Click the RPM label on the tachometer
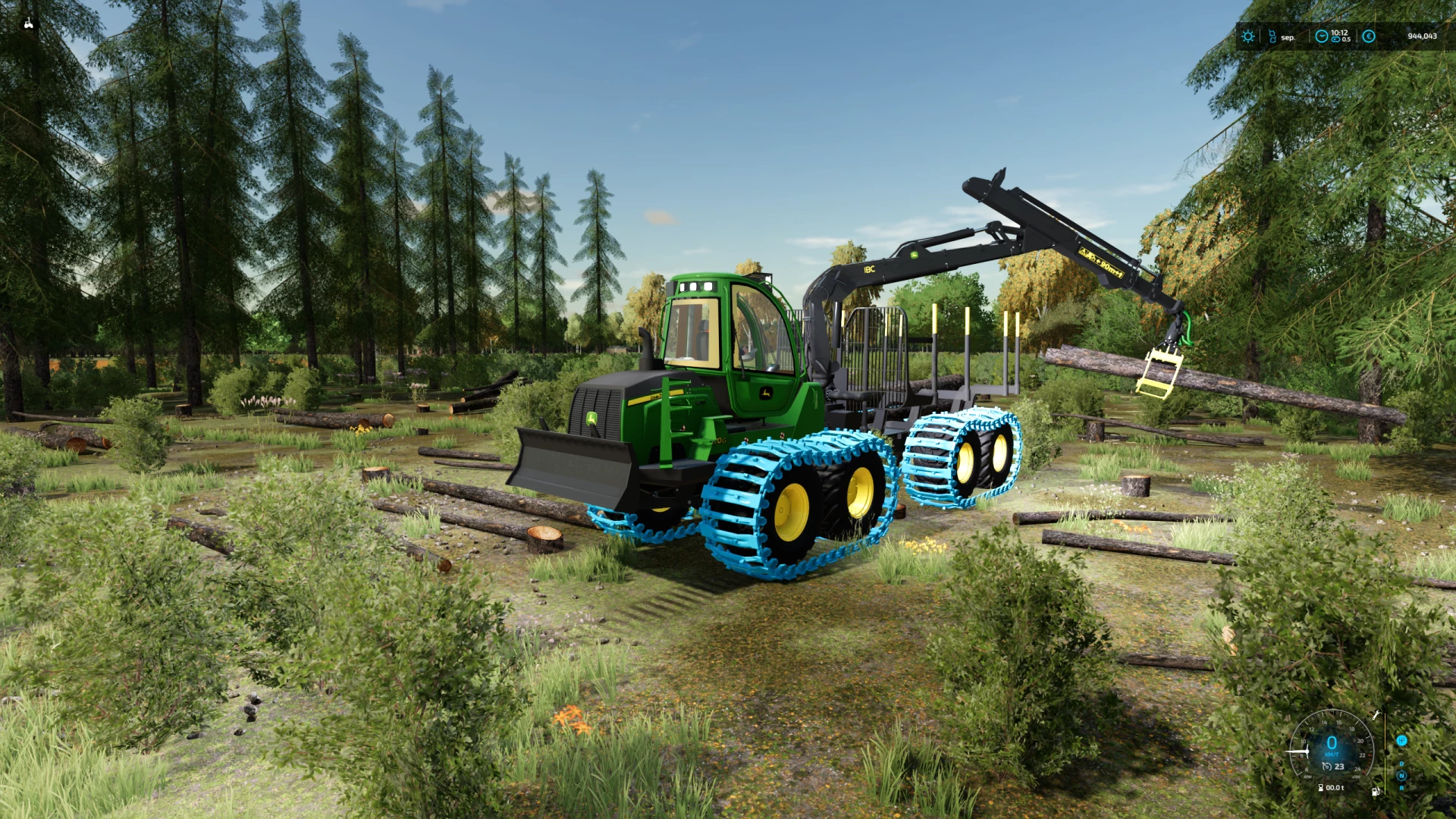This screenshot has height=819, width=1456. (x=1307, y=777)
